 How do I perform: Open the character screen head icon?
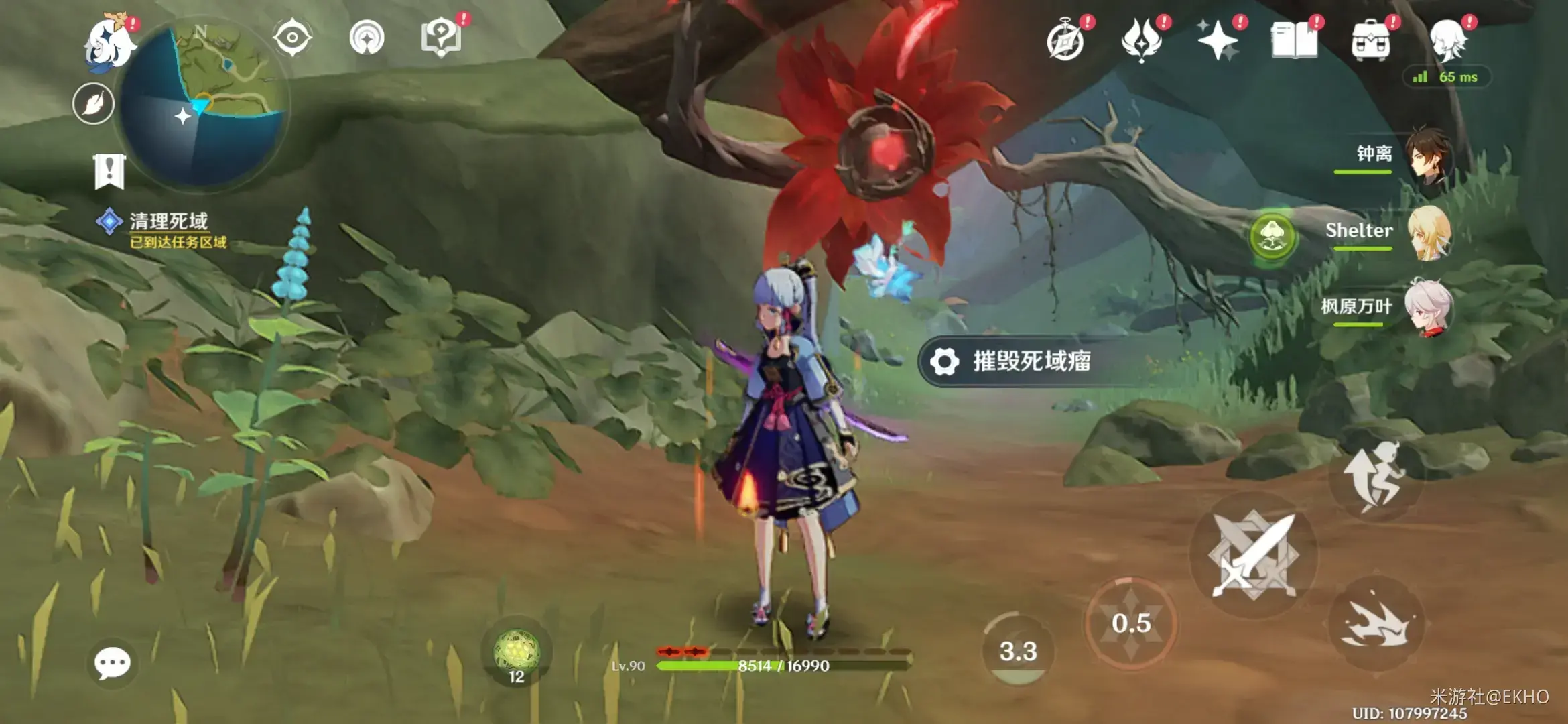(1447, 40)
